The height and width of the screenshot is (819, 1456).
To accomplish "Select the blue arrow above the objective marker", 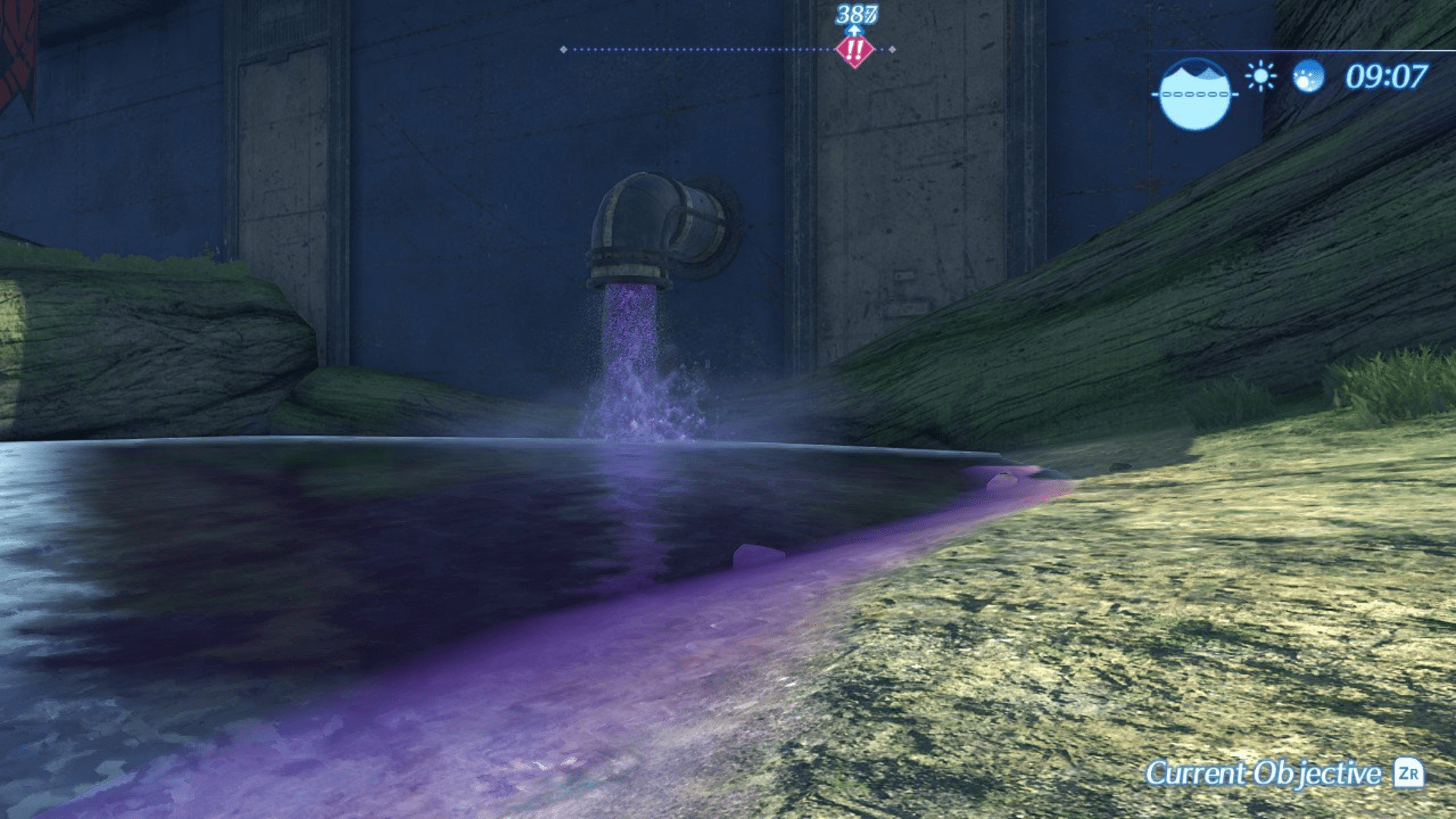I will pyautogui.click(x=855, y=30).
